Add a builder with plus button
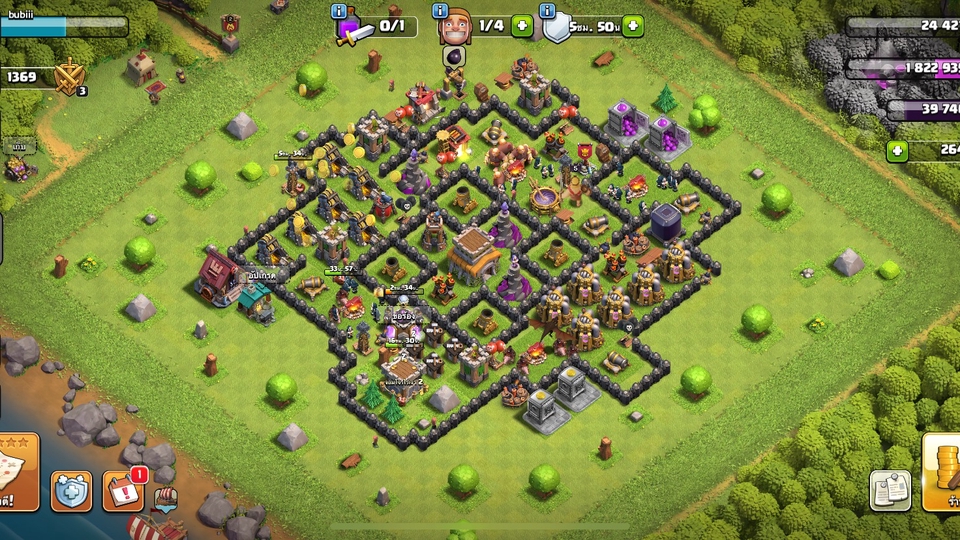Viewport: 960px width, 540px height. pos(522,26)
